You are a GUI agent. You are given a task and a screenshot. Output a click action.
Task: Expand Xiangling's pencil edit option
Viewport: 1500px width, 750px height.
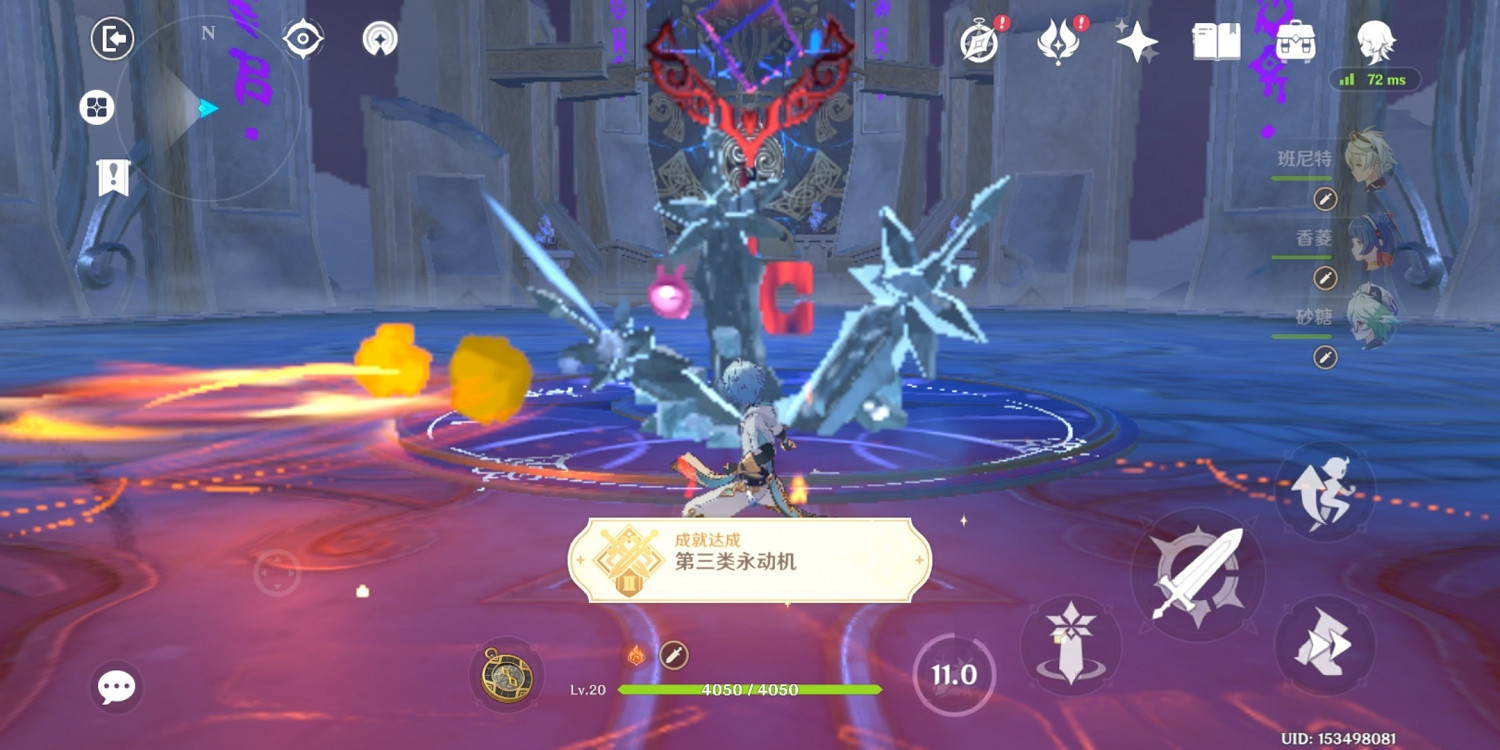[x=1325, y=278]
